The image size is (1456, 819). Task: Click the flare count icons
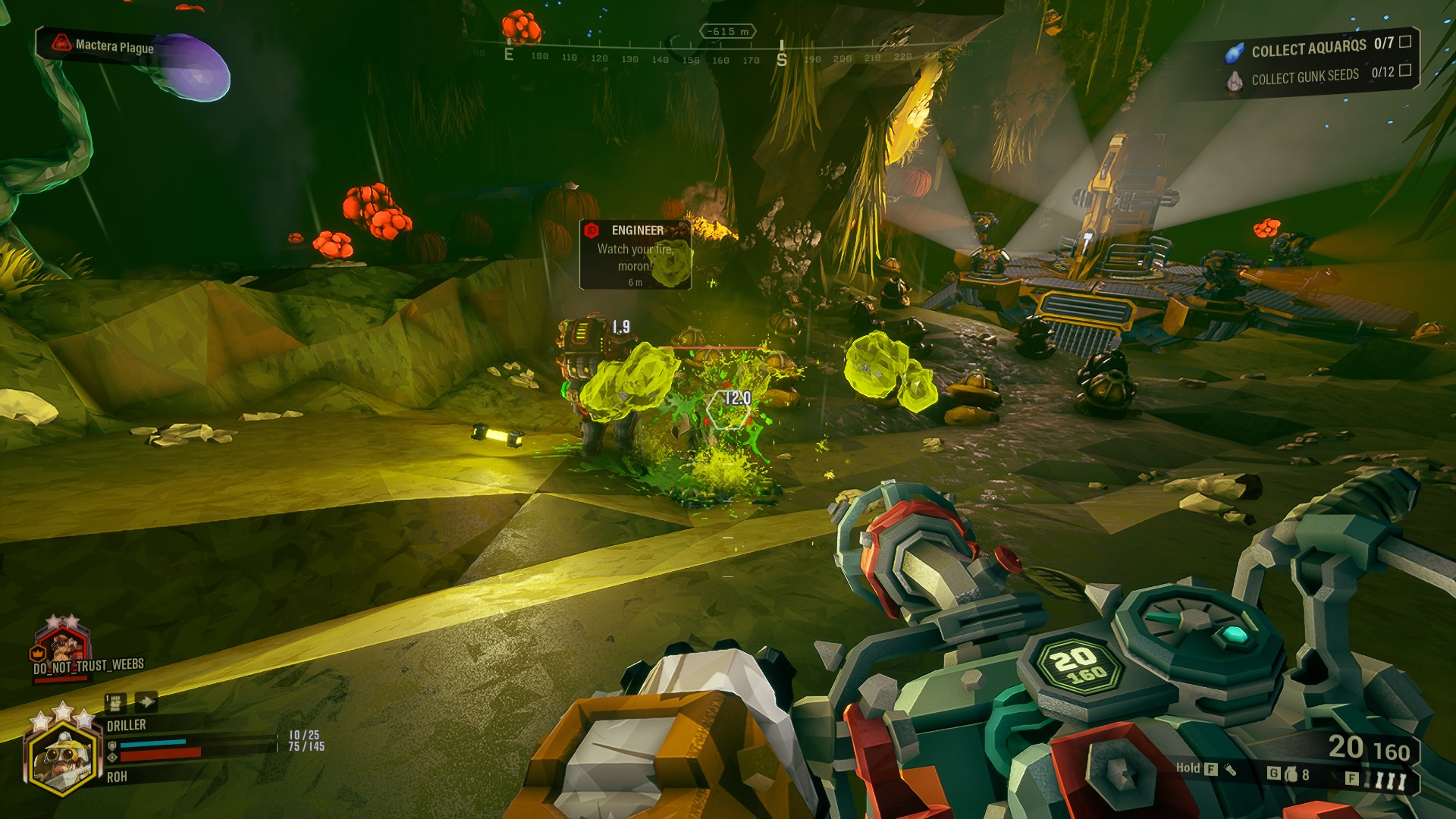click(1389, 780)
